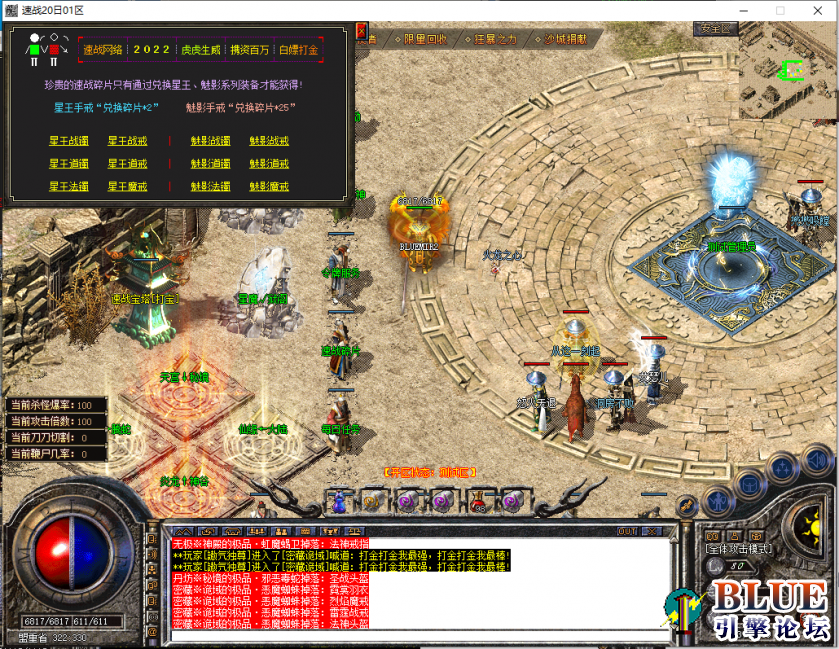The image size is (839, 649).
Task: Select the 魅影法镯 link
Action: pos(210,187)
